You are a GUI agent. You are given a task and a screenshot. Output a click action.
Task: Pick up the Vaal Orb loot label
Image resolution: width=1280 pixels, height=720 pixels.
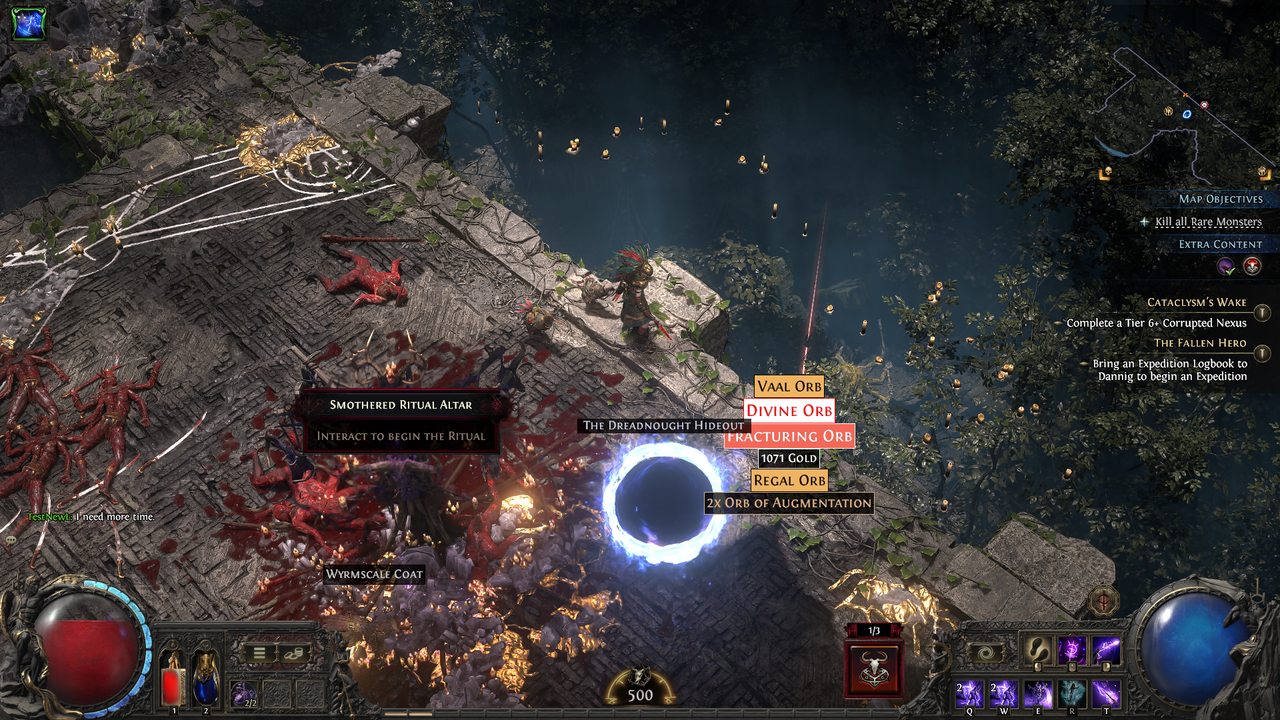[x=789, y=387]
